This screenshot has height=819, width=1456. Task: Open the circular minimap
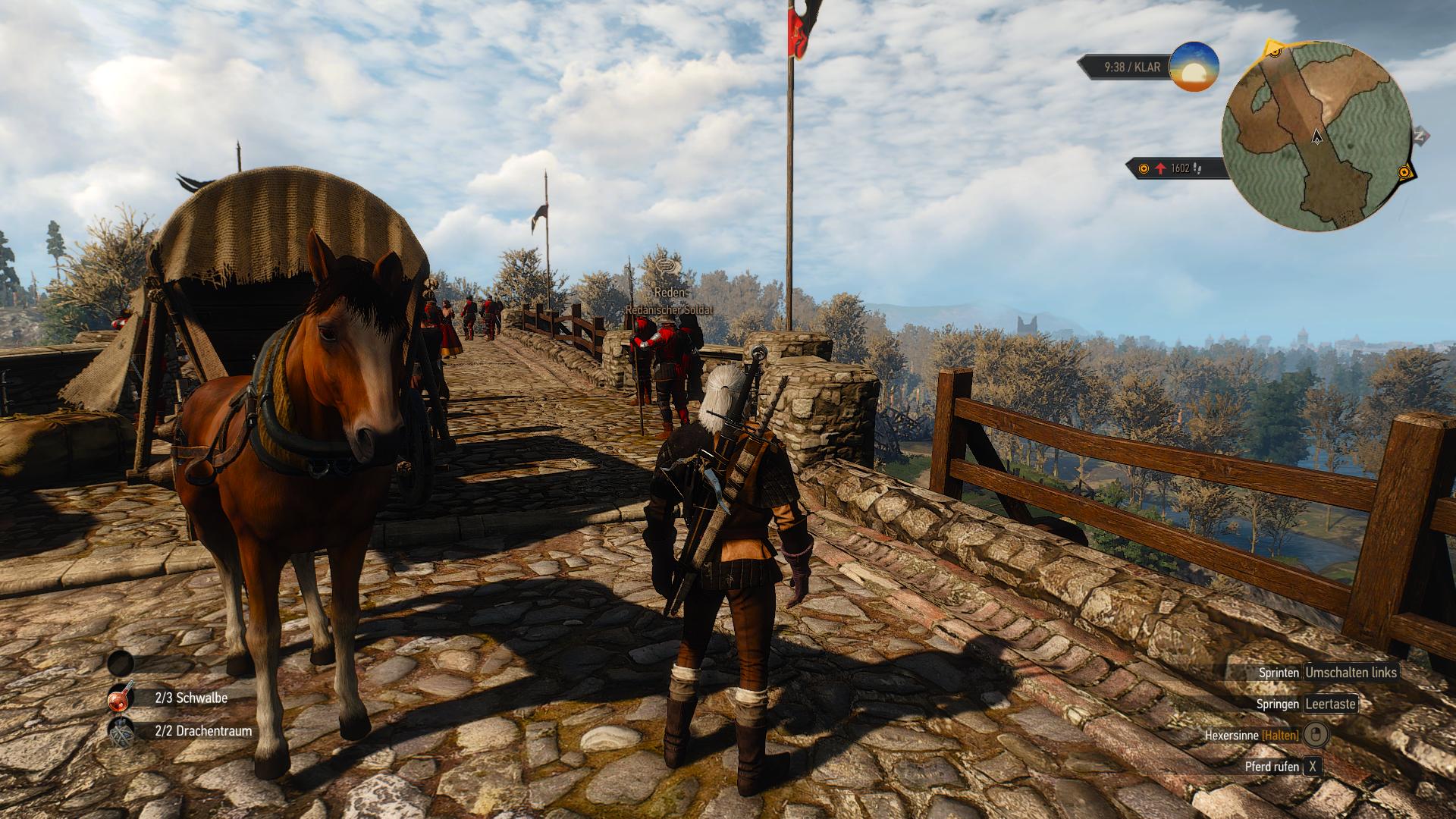(x=1316, y=136)
